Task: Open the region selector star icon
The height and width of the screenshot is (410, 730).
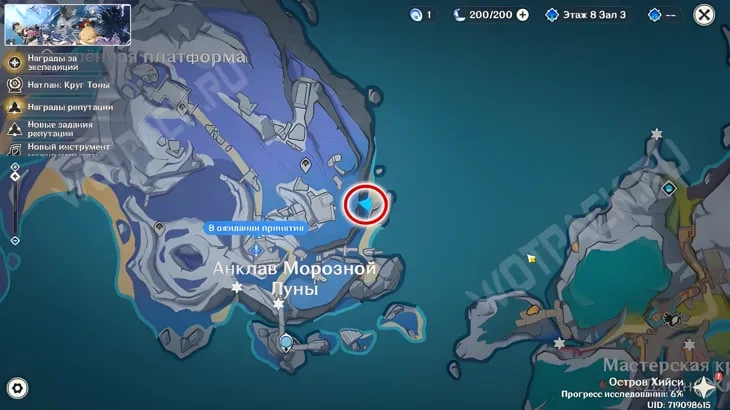Action: pos(705,387)
